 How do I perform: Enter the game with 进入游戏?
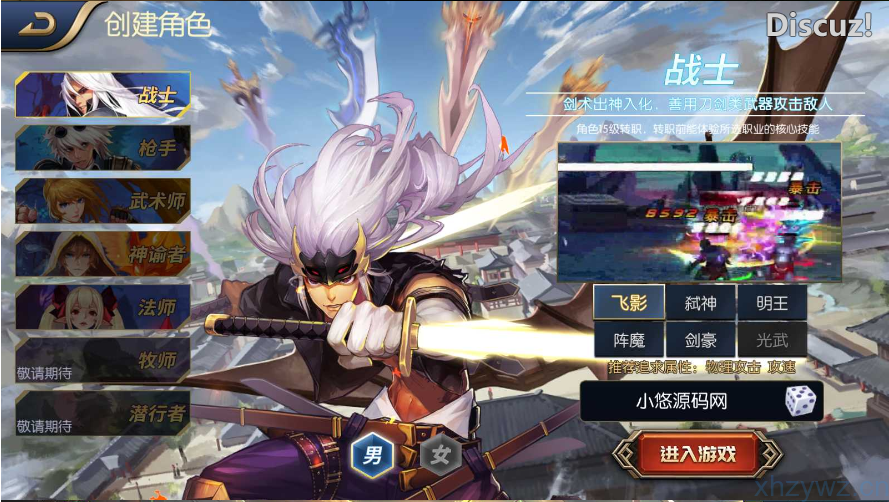point(697,454)
